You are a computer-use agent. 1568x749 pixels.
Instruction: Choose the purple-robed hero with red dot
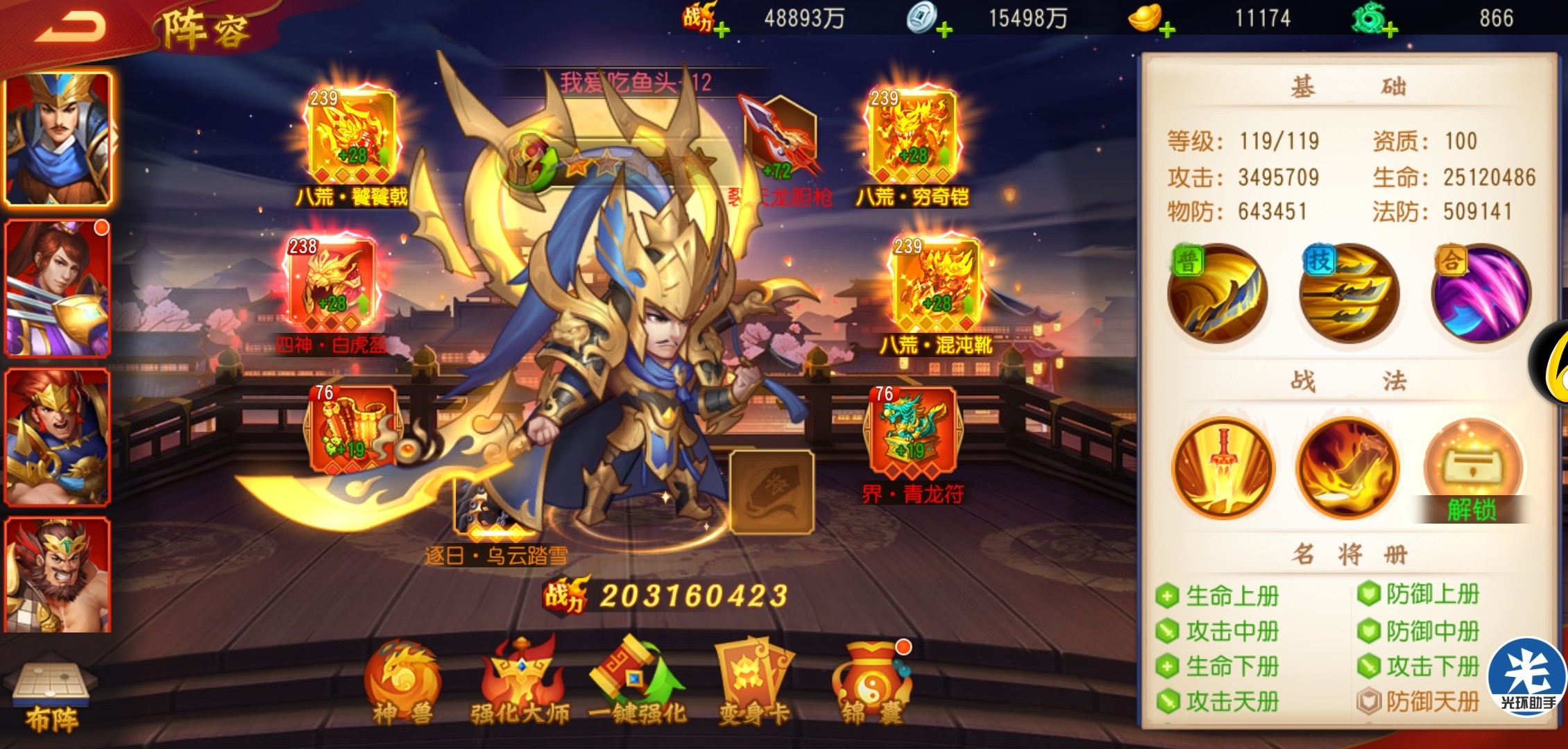click(x=58, y=288)
